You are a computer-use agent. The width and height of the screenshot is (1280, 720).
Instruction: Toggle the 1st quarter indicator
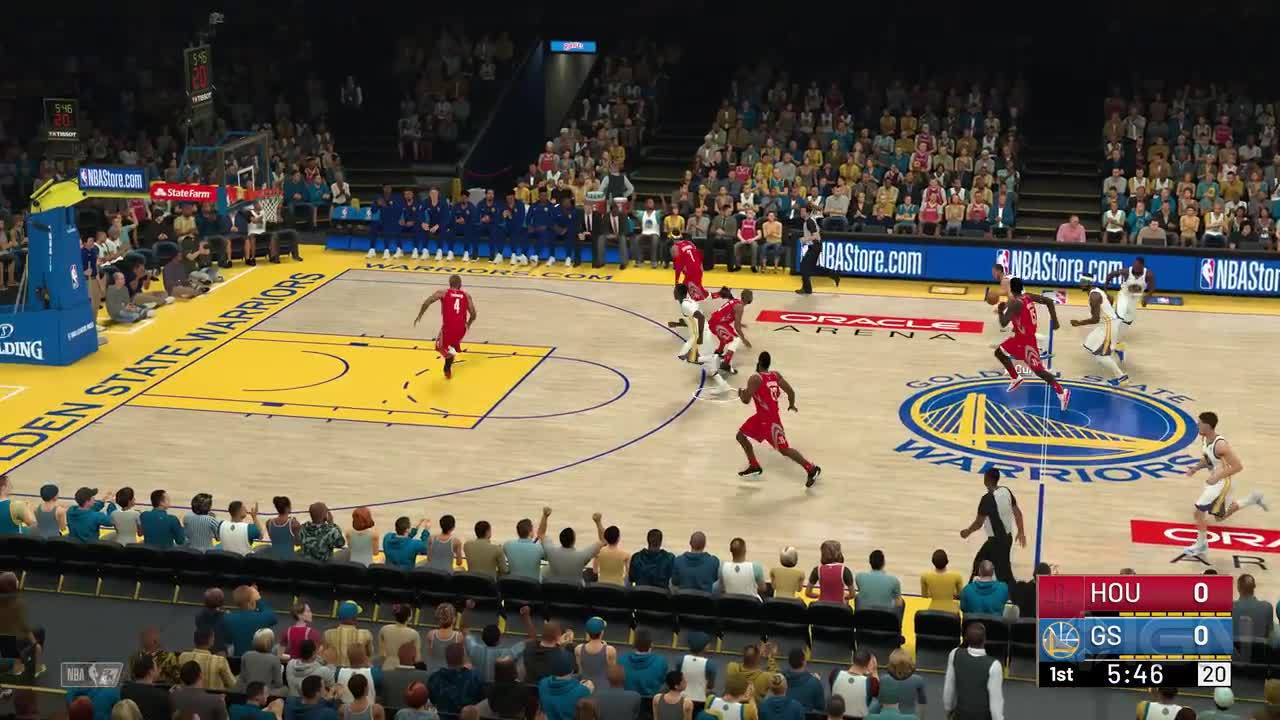[1061, 672]
